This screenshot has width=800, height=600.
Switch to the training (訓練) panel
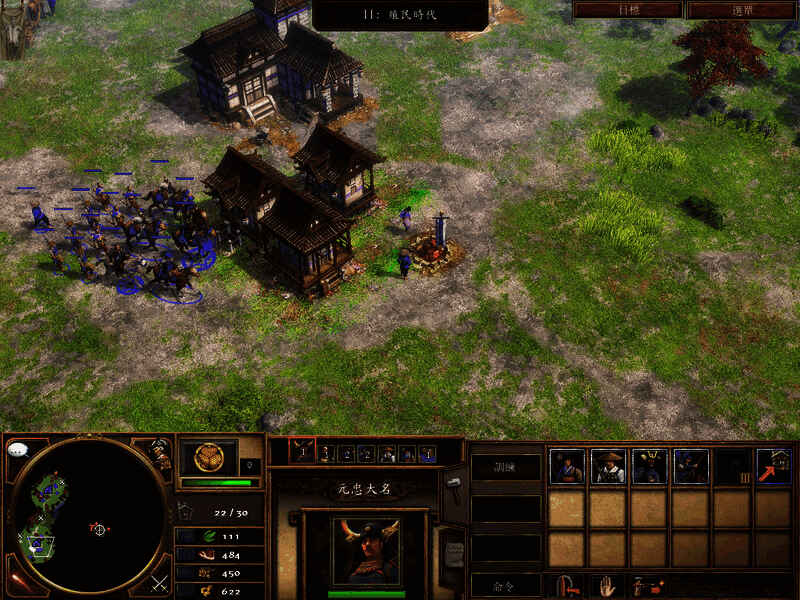click(x=505, y=466)
